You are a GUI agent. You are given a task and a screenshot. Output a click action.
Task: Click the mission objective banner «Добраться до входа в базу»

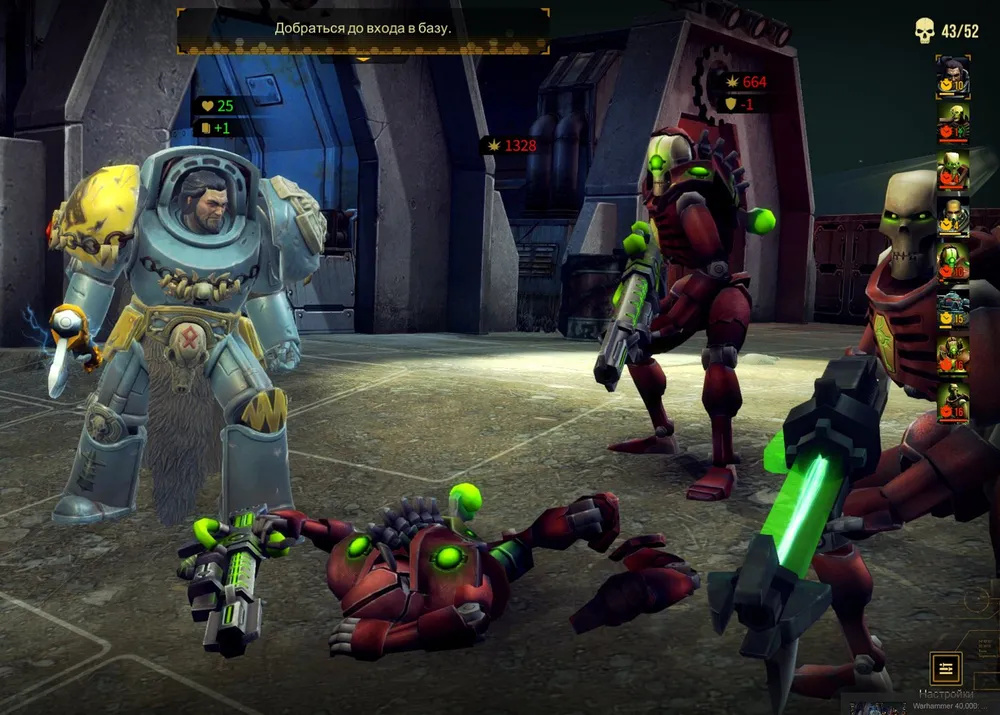coord(363,29)
